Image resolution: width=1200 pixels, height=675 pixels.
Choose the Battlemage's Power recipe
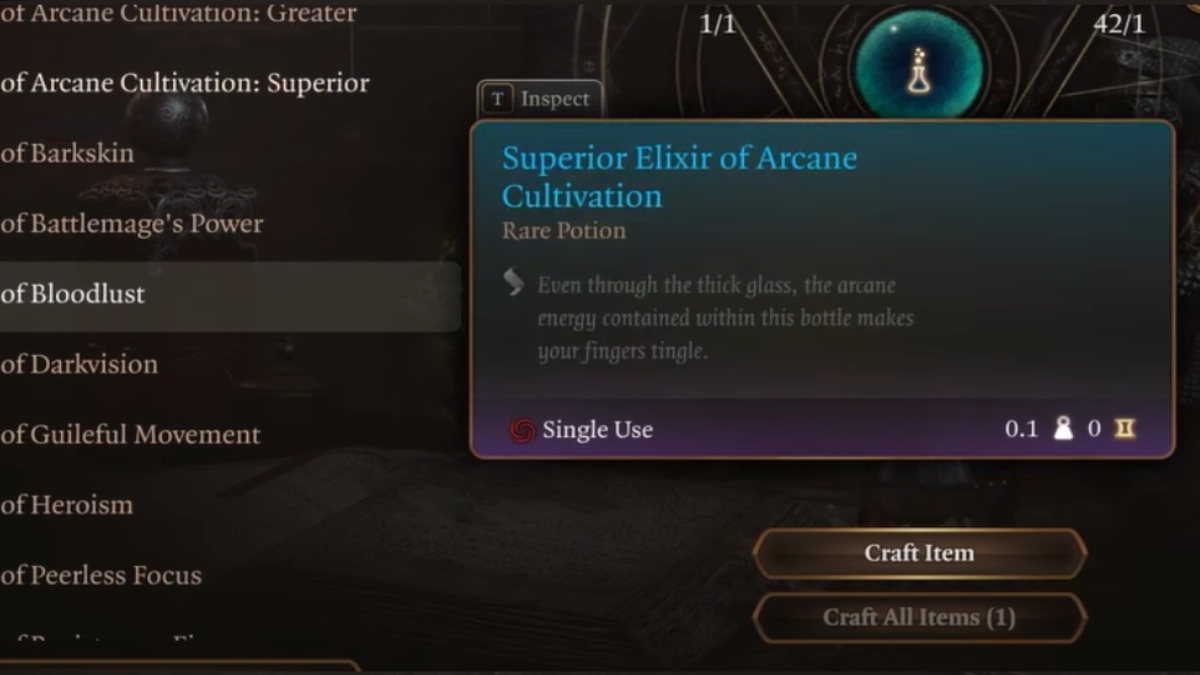click(x=132, y=224)
